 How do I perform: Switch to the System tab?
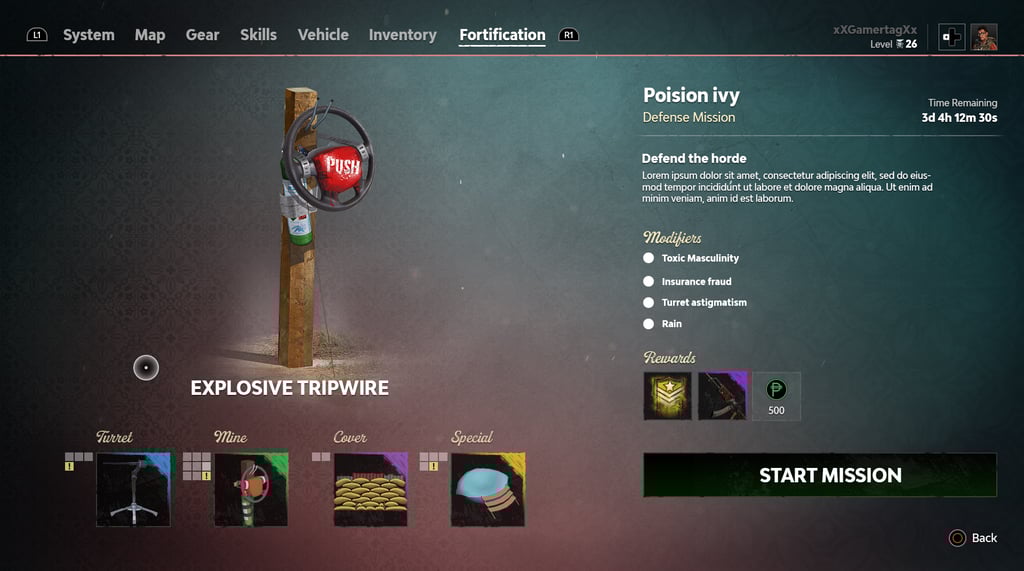pos(88,35)
